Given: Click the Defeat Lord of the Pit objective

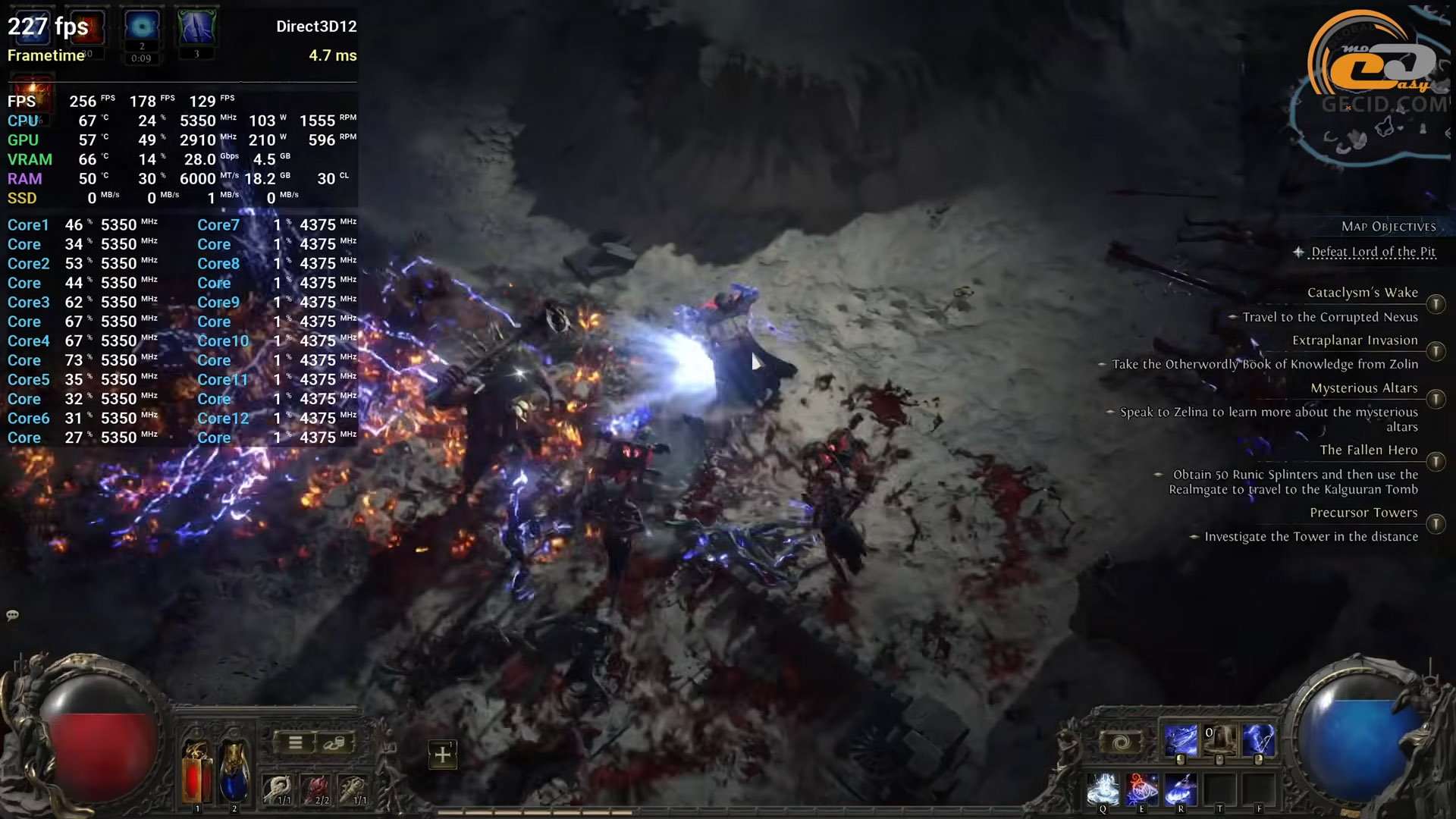Looking at the screenshot, I should [1373, 252].
